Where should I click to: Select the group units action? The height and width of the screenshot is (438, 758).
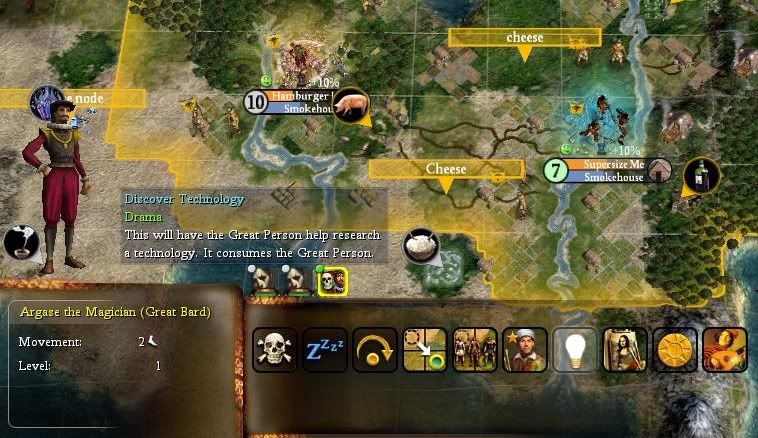(x=475, y=350)
